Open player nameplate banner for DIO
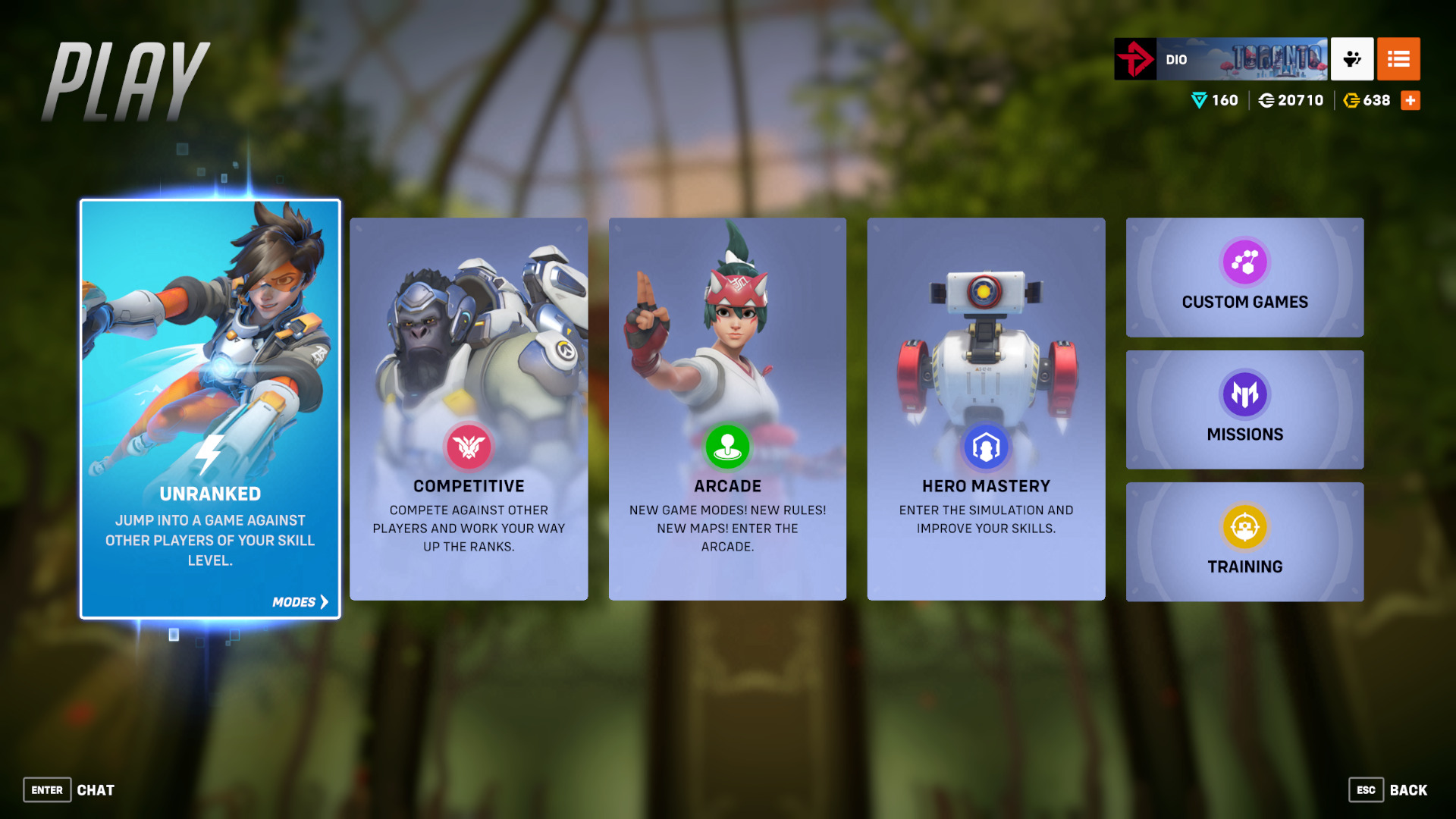The height and width of the screenshot is (819, 1456). [1221, 59]
